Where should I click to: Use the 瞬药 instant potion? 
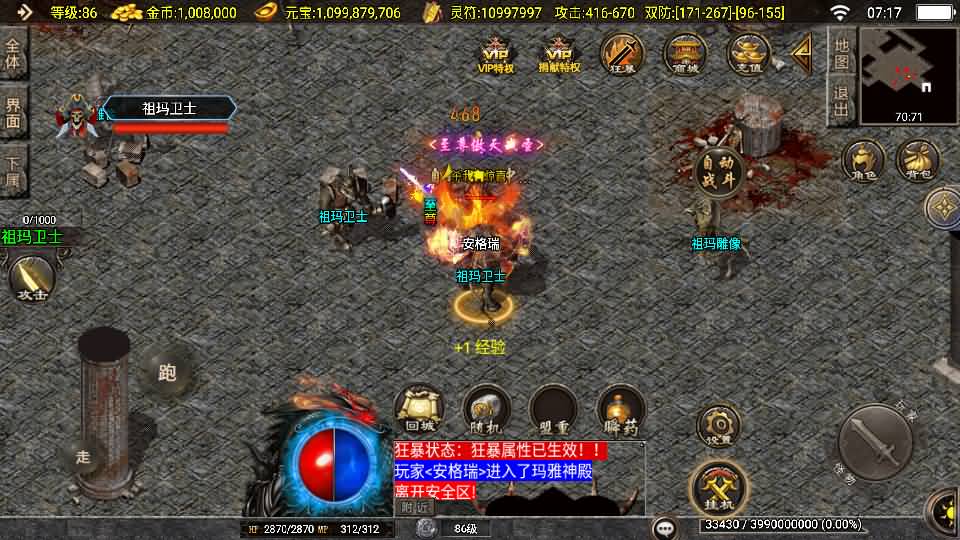coord(620,410)
